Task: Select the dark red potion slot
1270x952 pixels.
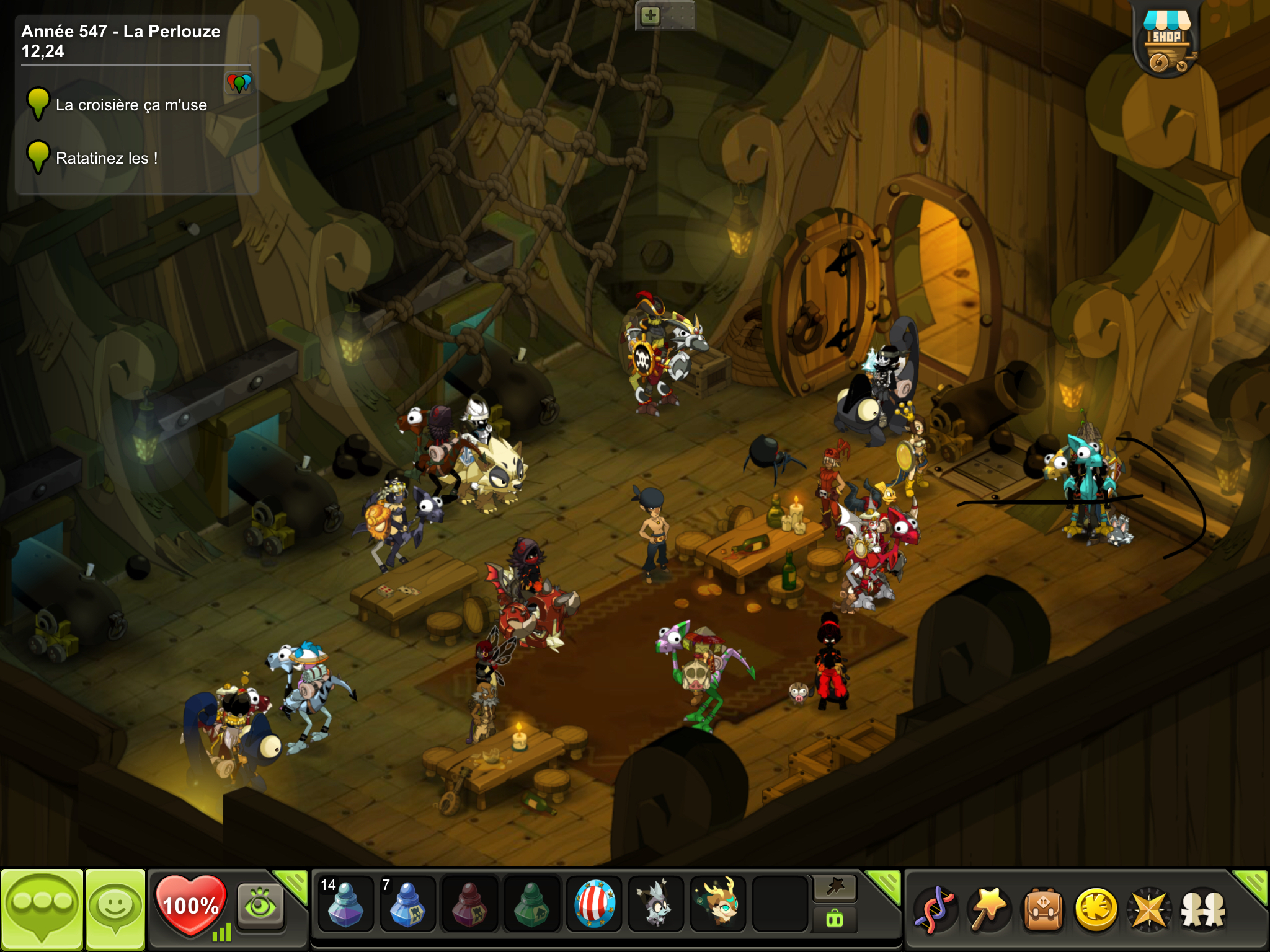Action: [469, 904]
